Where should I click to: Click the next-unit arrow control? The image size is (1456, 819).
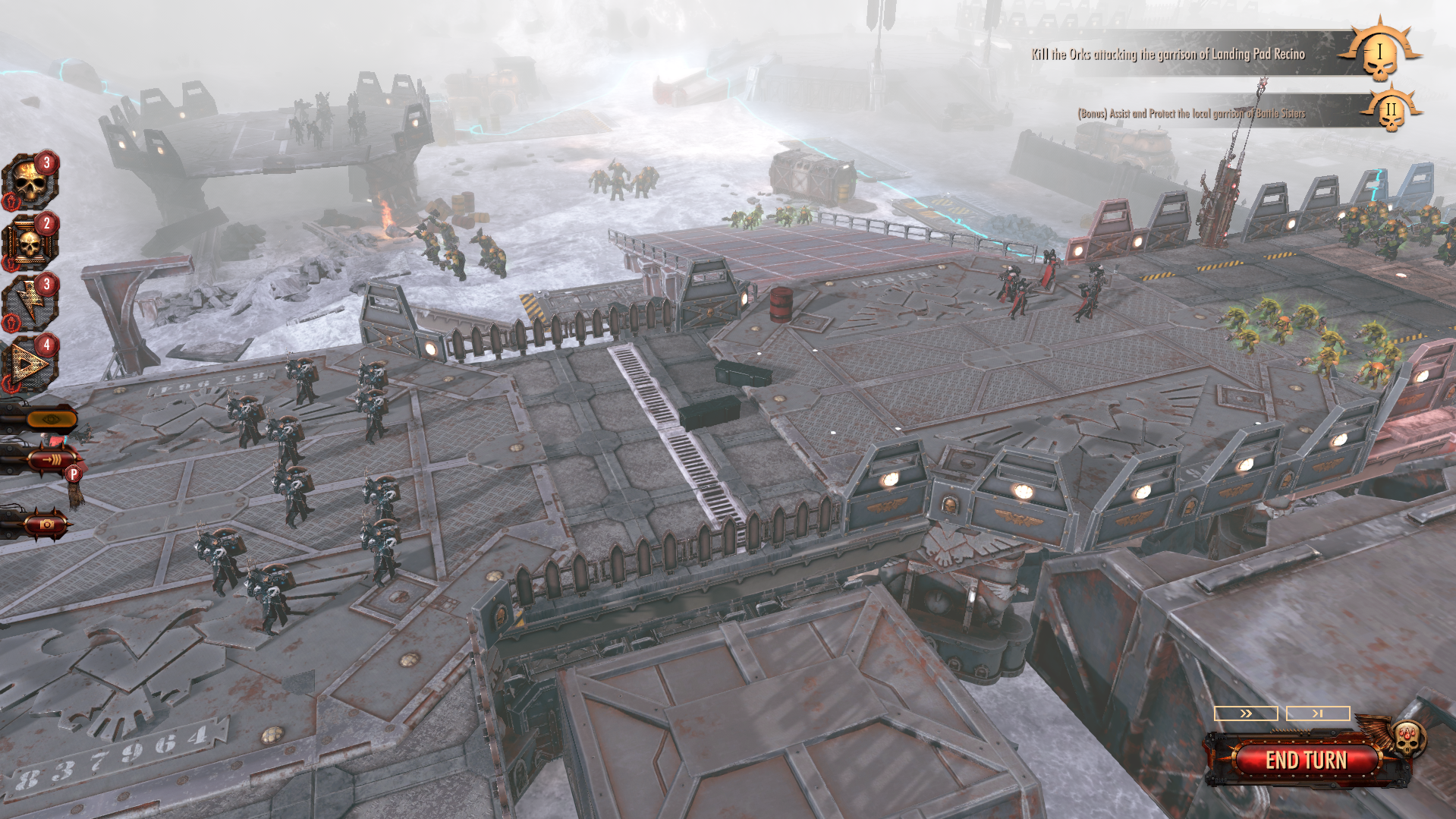[1318, 713]
